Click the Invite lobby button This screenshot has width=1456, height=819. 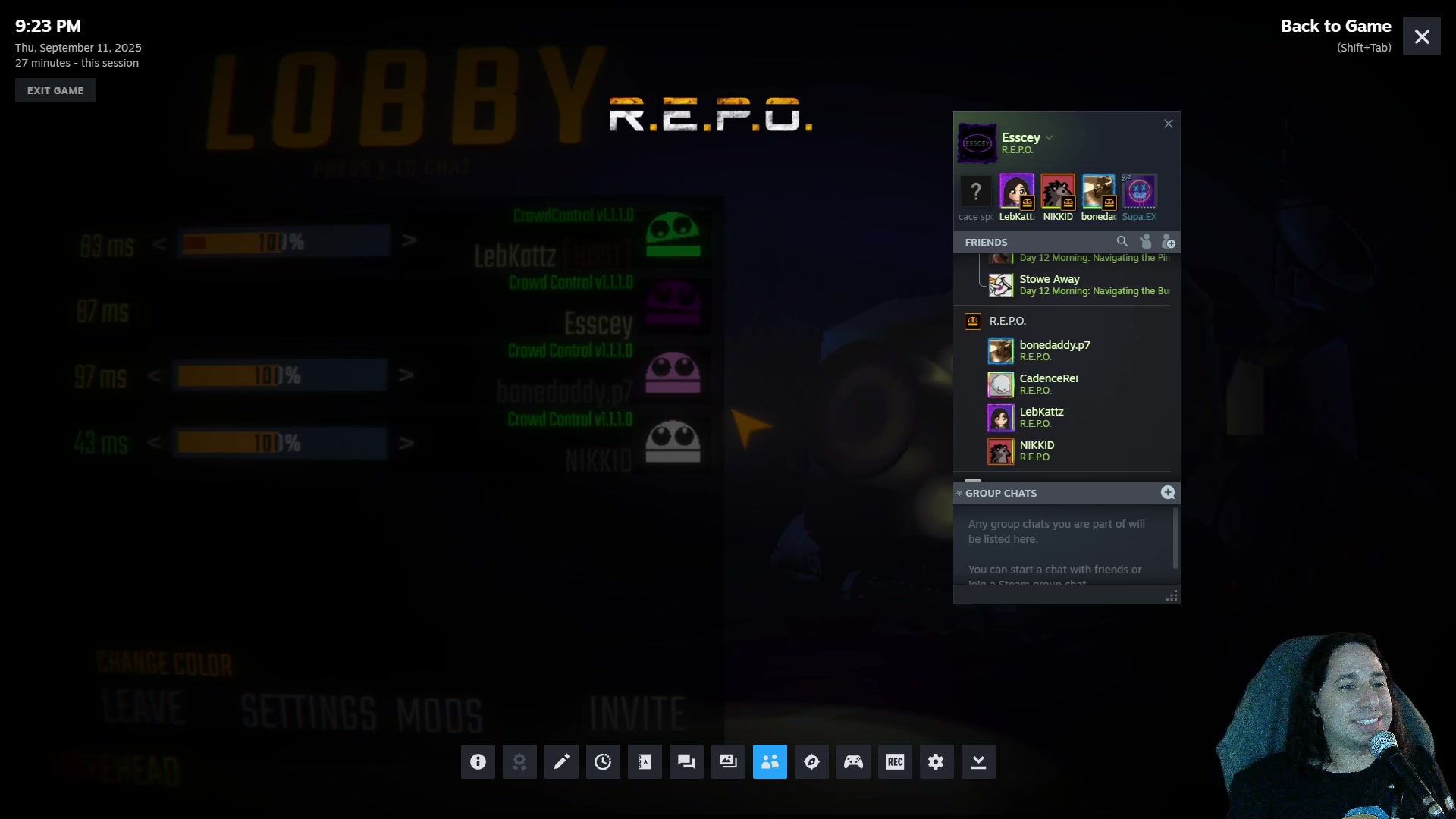(637, 714)
